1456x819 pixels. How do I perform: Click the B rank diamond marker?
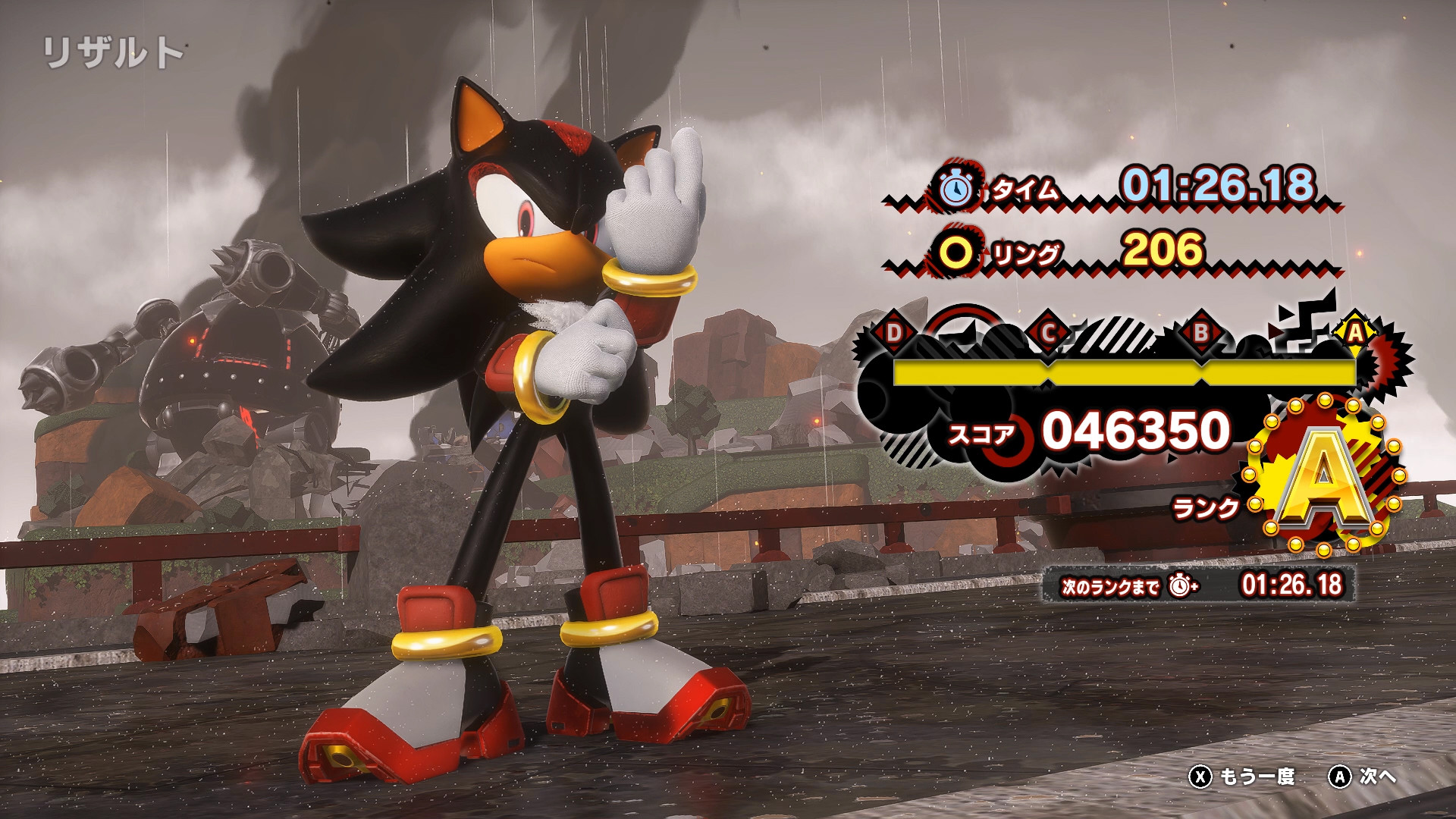pyautogui.click(x=1200, y=331)
